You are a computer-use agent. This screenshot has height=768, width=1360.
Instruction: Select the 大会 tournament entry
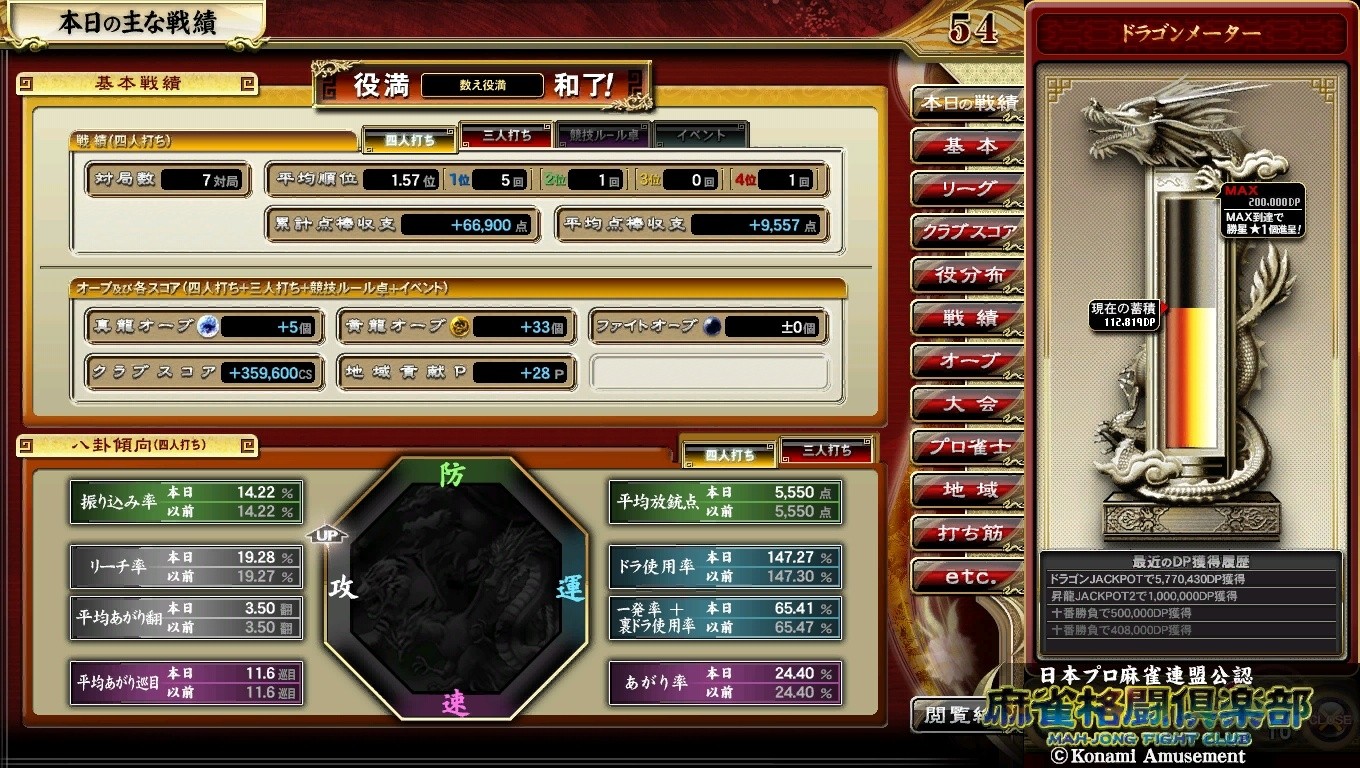[968, 404]
